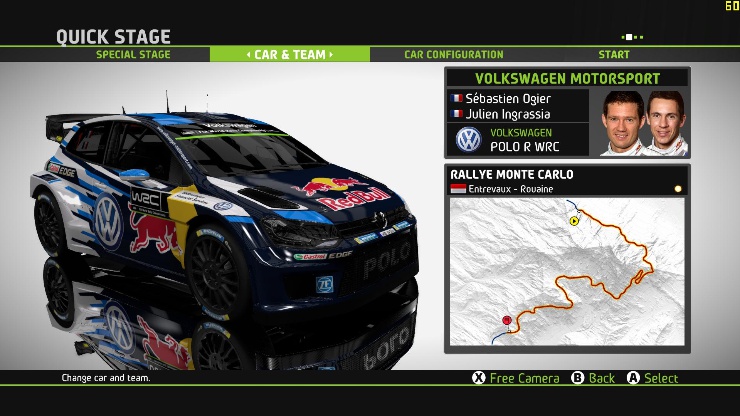Open the Car Configuration tab
The width and height of the screenshot is (740, 416).
[453, 54]
